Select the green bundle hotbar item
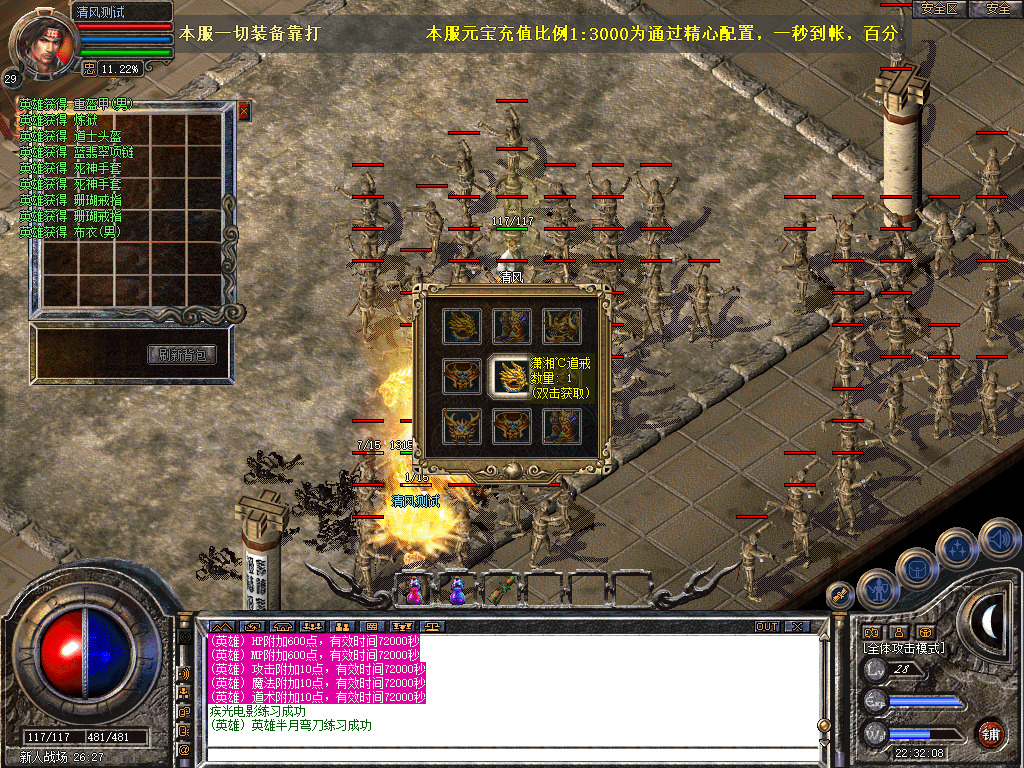 (x=502, y=590)
